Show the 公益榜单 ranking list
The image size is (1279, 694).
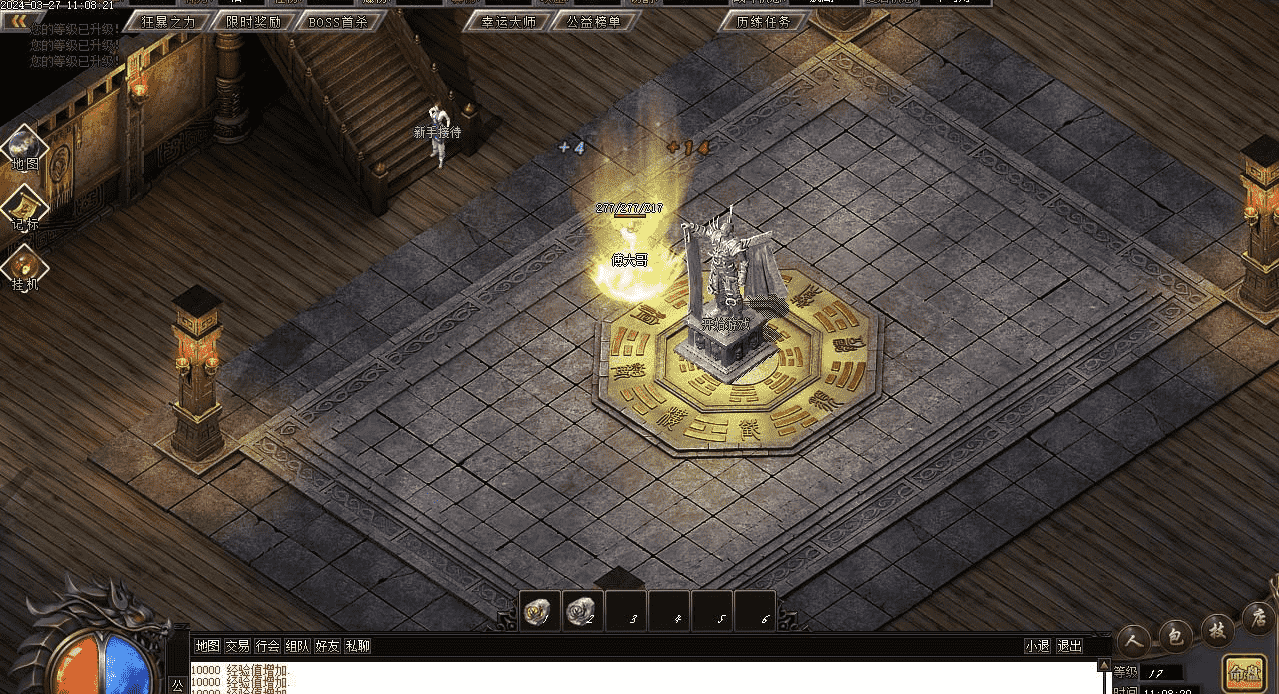[594, 21]
